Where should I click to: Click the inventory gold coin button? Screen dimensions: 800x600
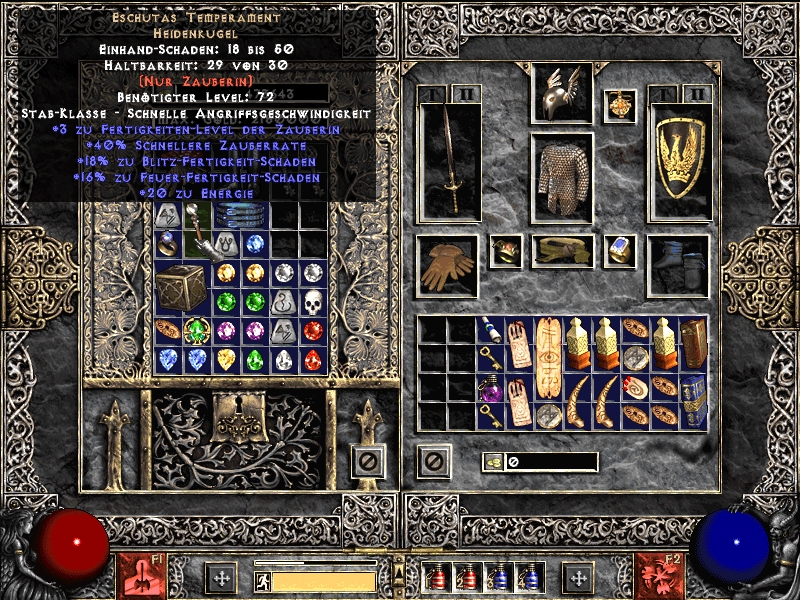pos(493,461)
